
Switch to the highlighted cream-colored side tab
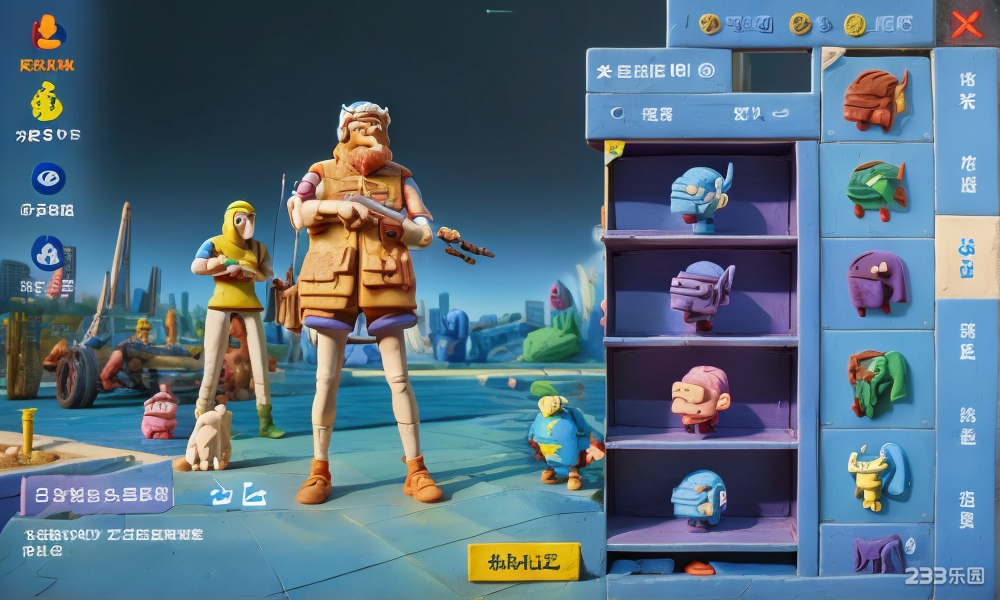(966, 257)
